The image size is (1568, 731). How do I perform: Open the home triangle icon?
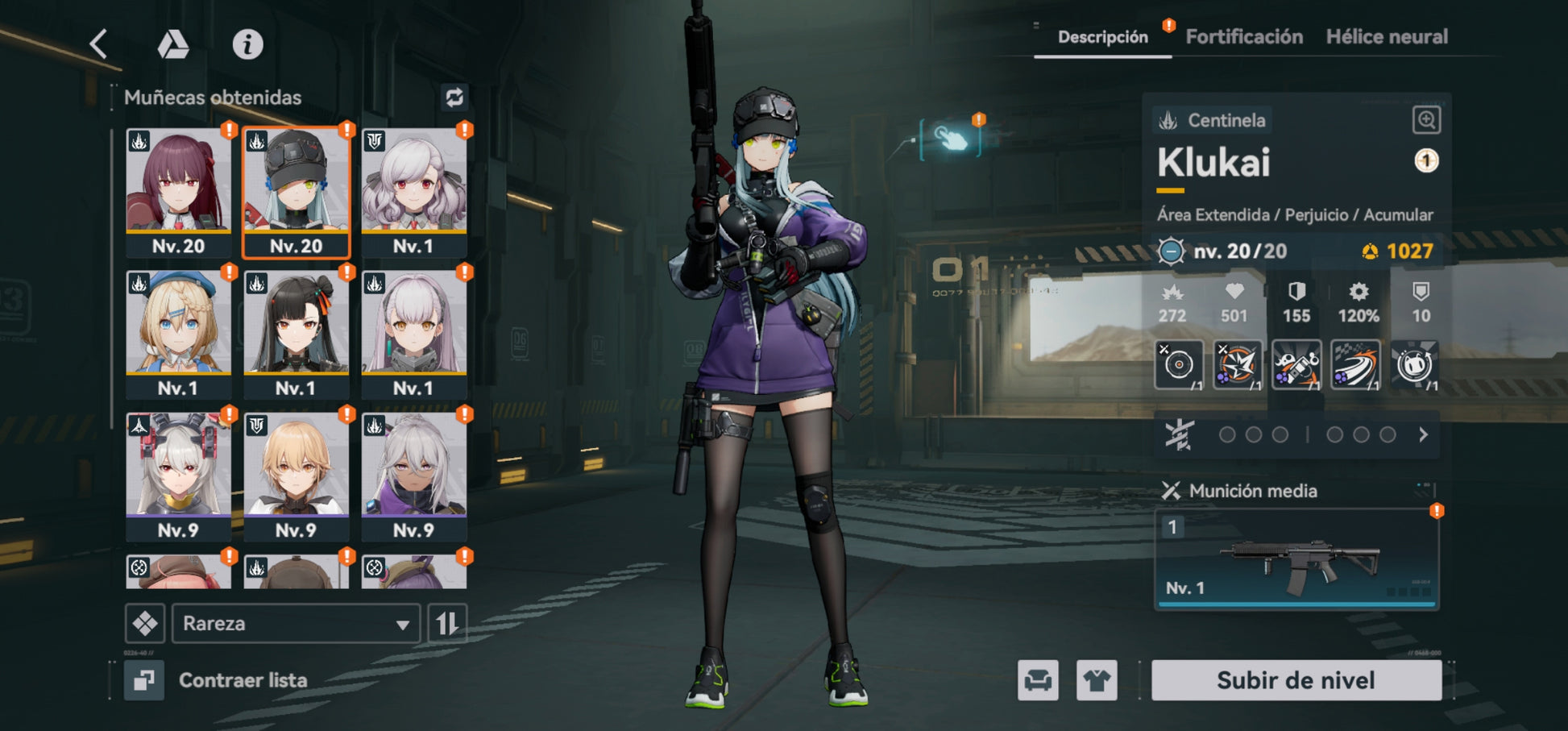[x=172, y=44]
